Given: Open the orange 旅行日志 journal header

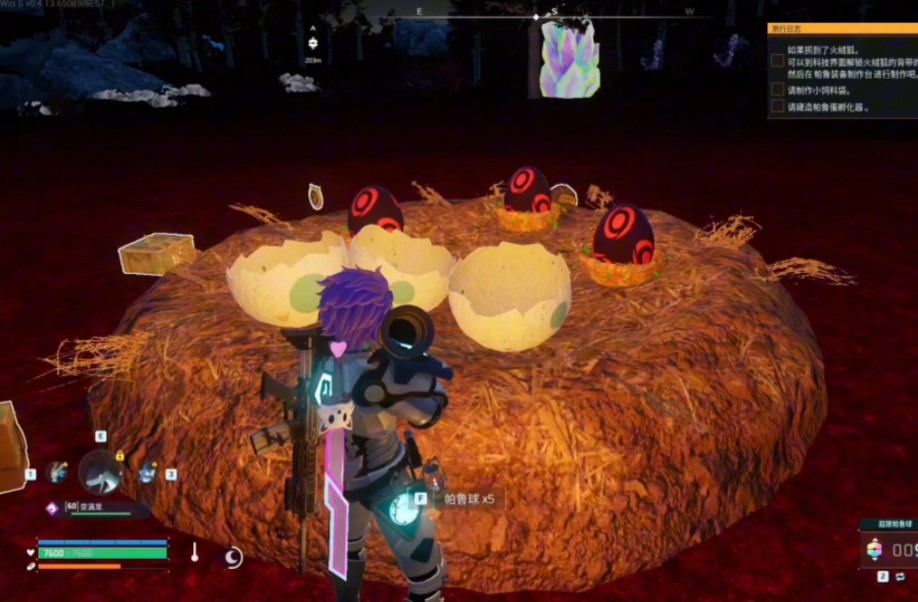Looking at the screenshot, I should pos(841,29).
